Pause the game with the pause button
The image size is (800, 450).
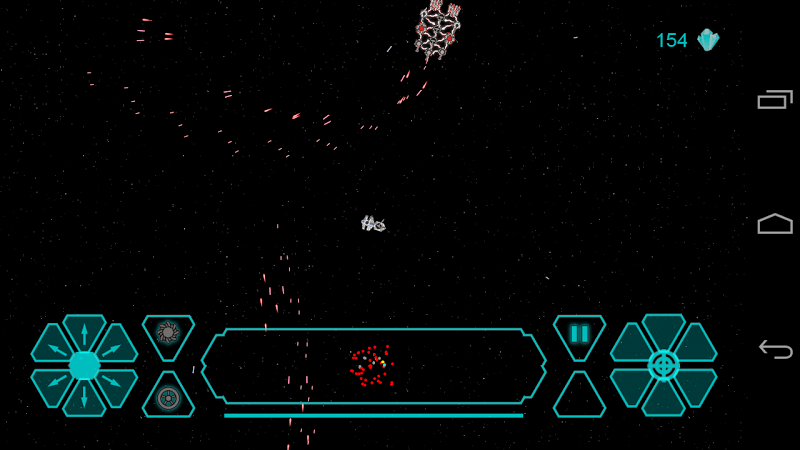point(579,334)
